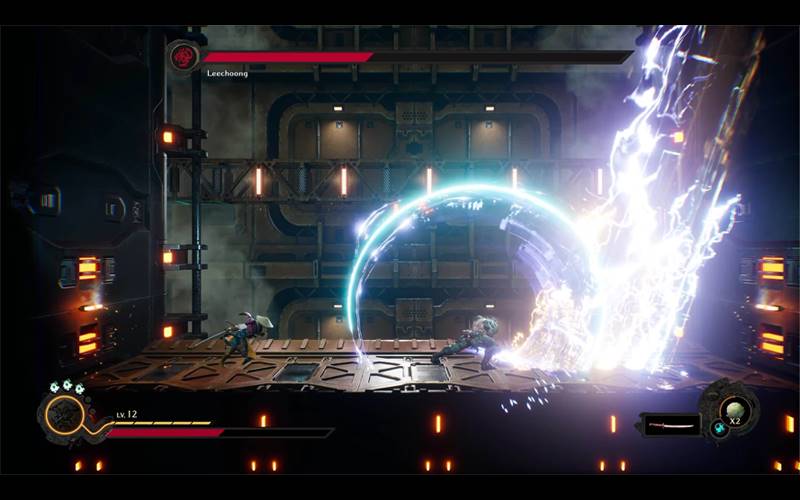The image size is (800, 500).
Task: Click the Leechoong boss emblem icon
Action: tap(185, 55)
